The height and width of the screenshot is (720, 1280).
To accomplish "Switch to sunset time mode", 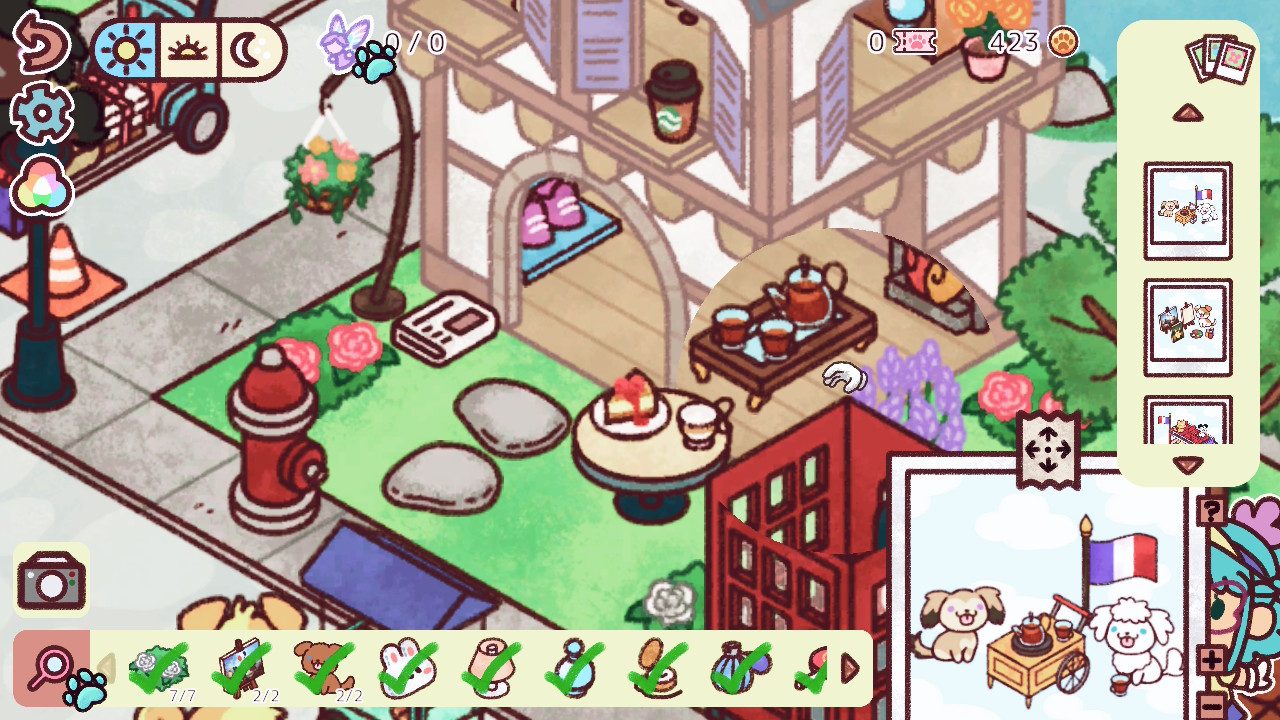I will (x=187, y=49).
